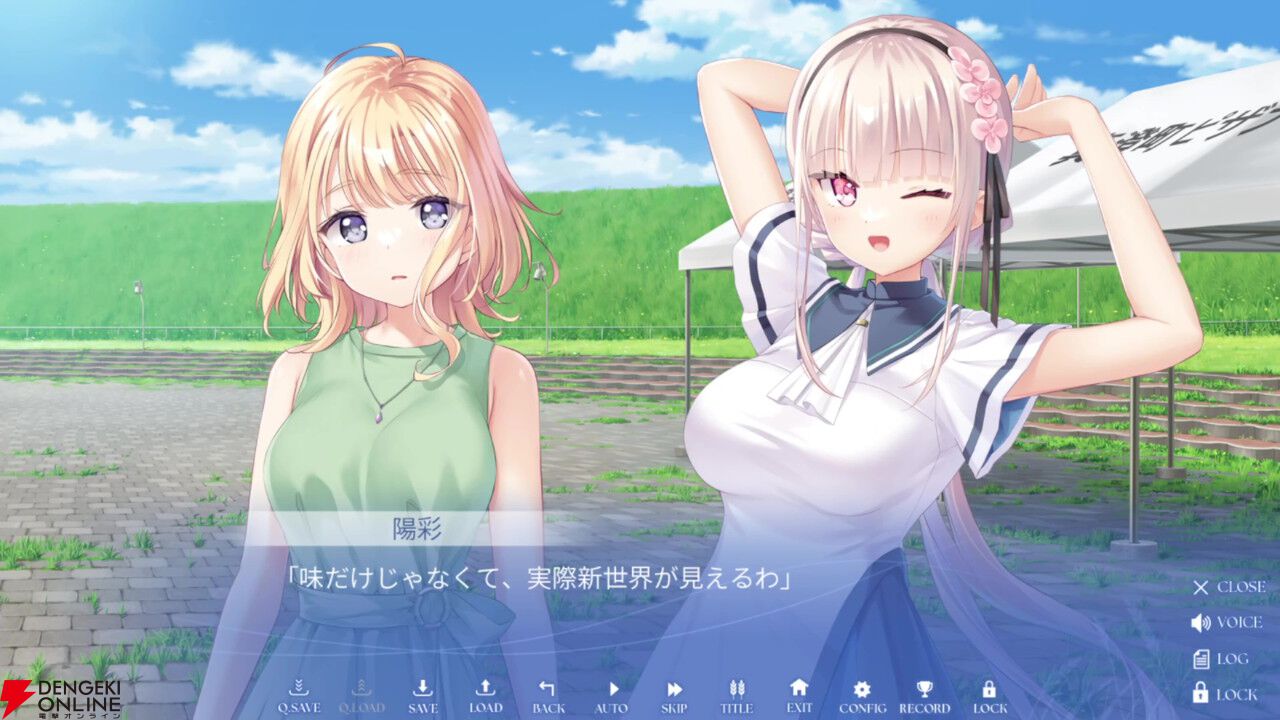1280x720 pixels.
Task: Toggle SKIP mode with the fast-forward icon
Action: click(673, 688)
